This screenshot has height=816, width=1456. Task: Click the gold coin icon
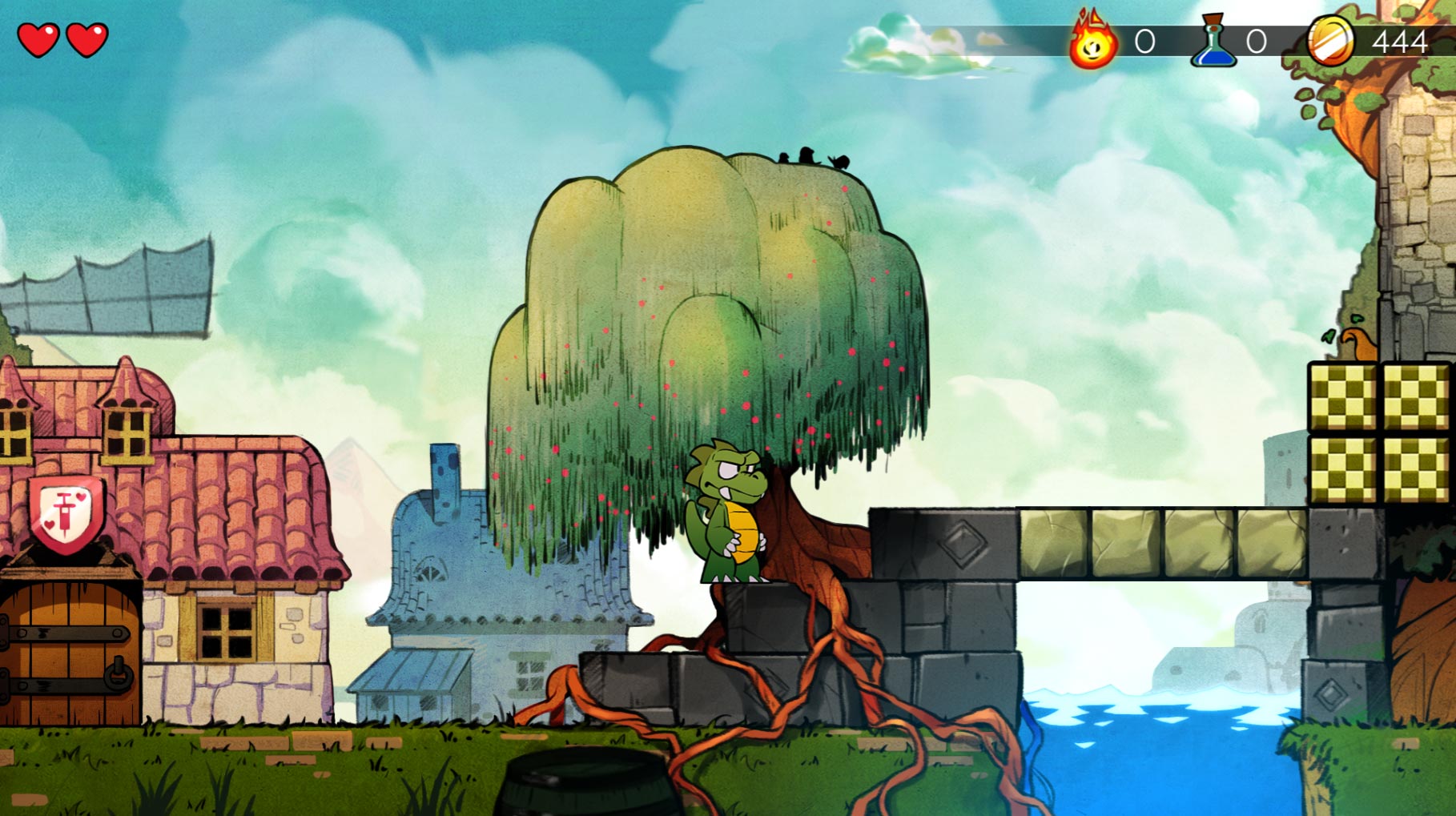1331,40
